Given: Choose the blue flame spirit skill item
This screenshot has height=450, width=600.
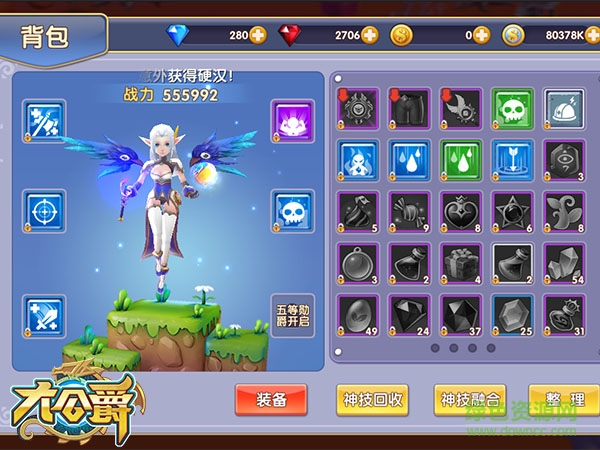Looking at the screenshot, I should [x=357, y=160].
